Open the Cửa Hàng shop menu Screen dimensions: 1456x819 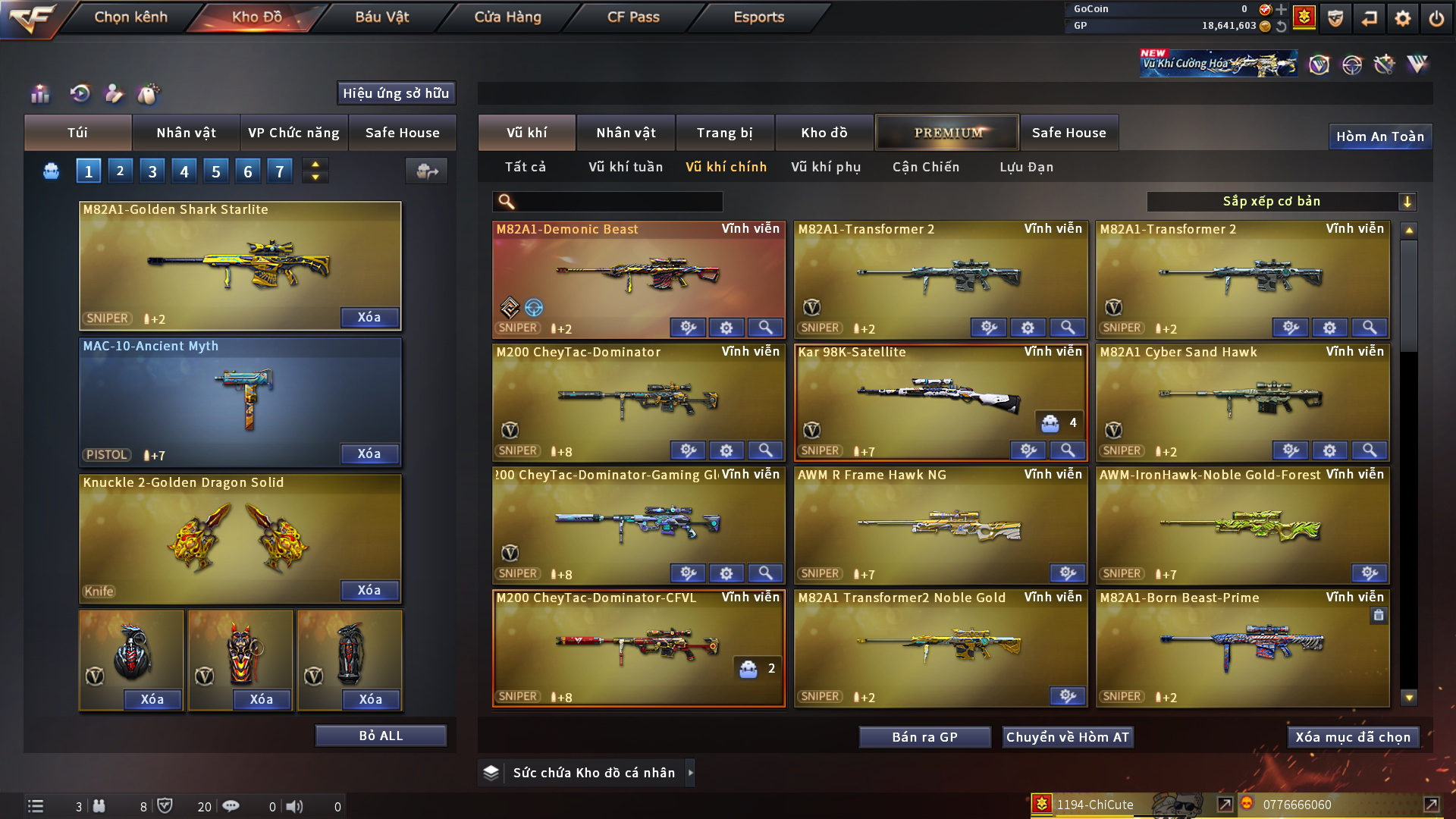pyautogui.click(x=507, y=17)
